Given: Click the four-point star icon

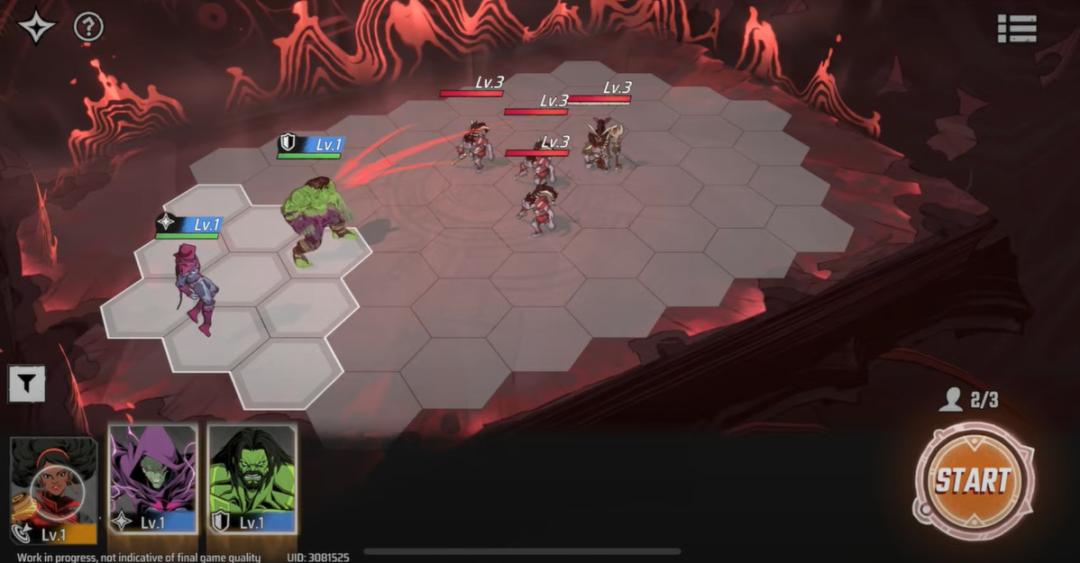Looking at the screenshot, I should 37,27.
